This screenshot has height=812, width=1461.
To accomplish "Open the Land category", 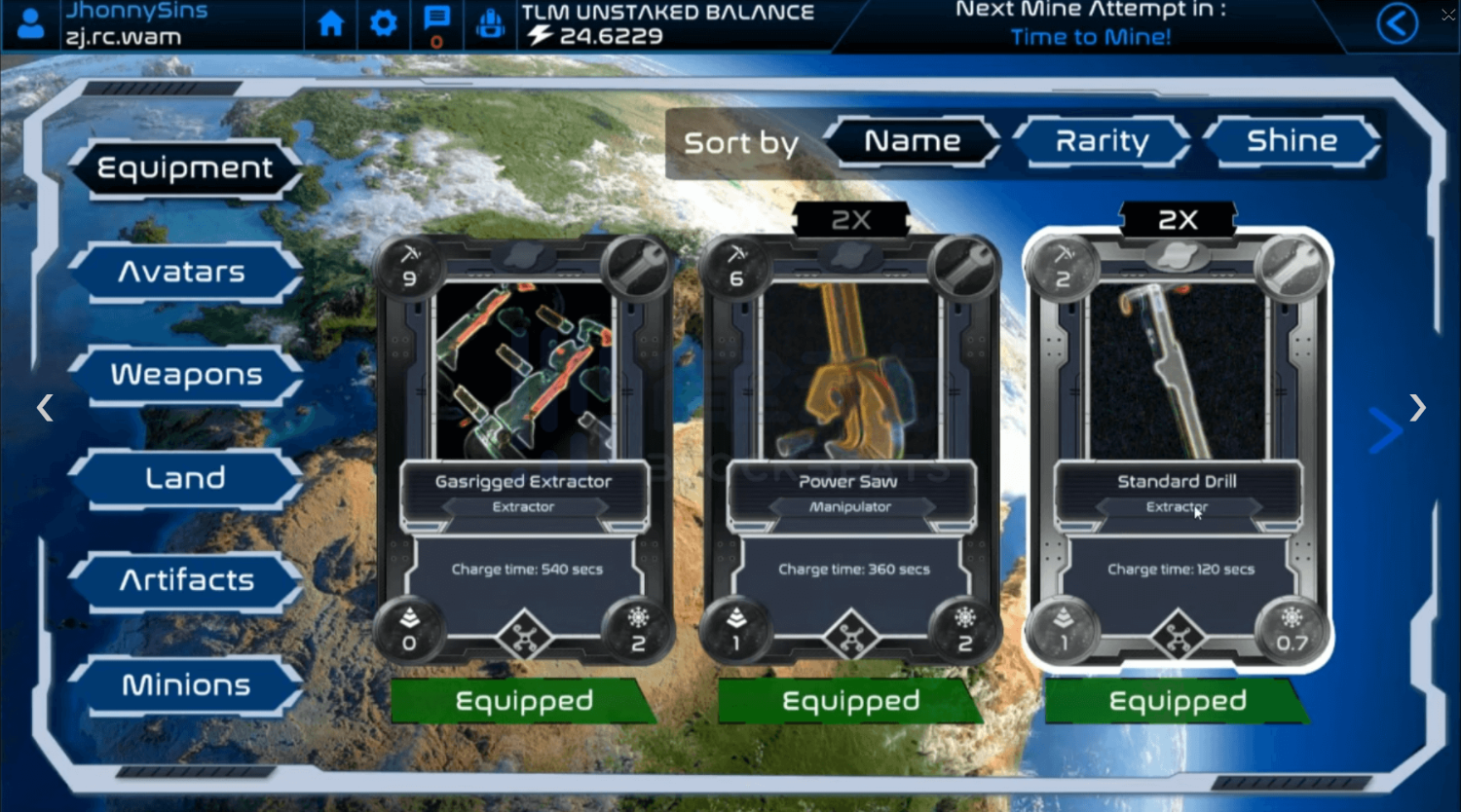I will [x=185, y=478].
